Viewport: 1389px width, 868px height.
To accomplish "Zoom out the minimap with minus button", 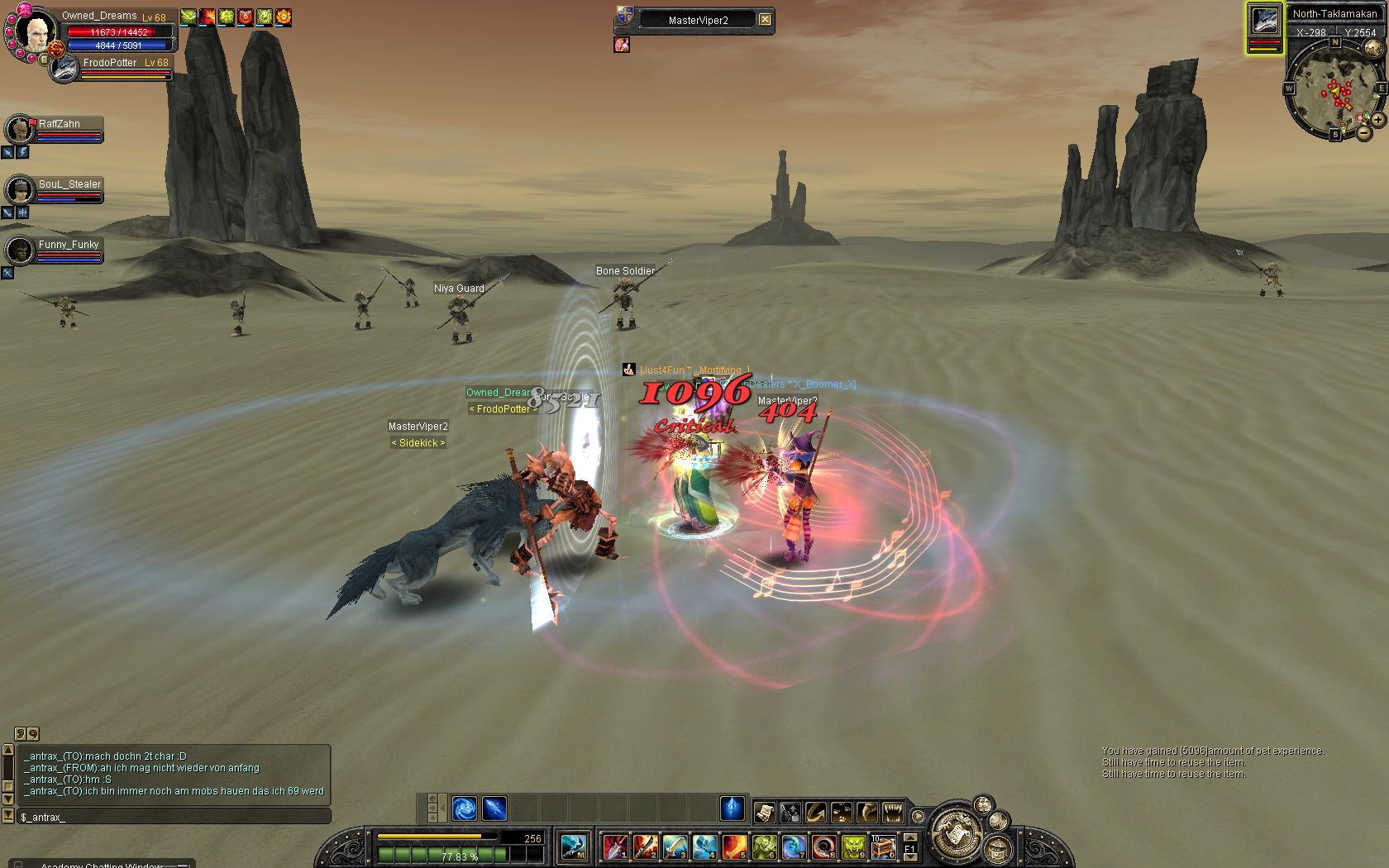I will pos(1363,132).
